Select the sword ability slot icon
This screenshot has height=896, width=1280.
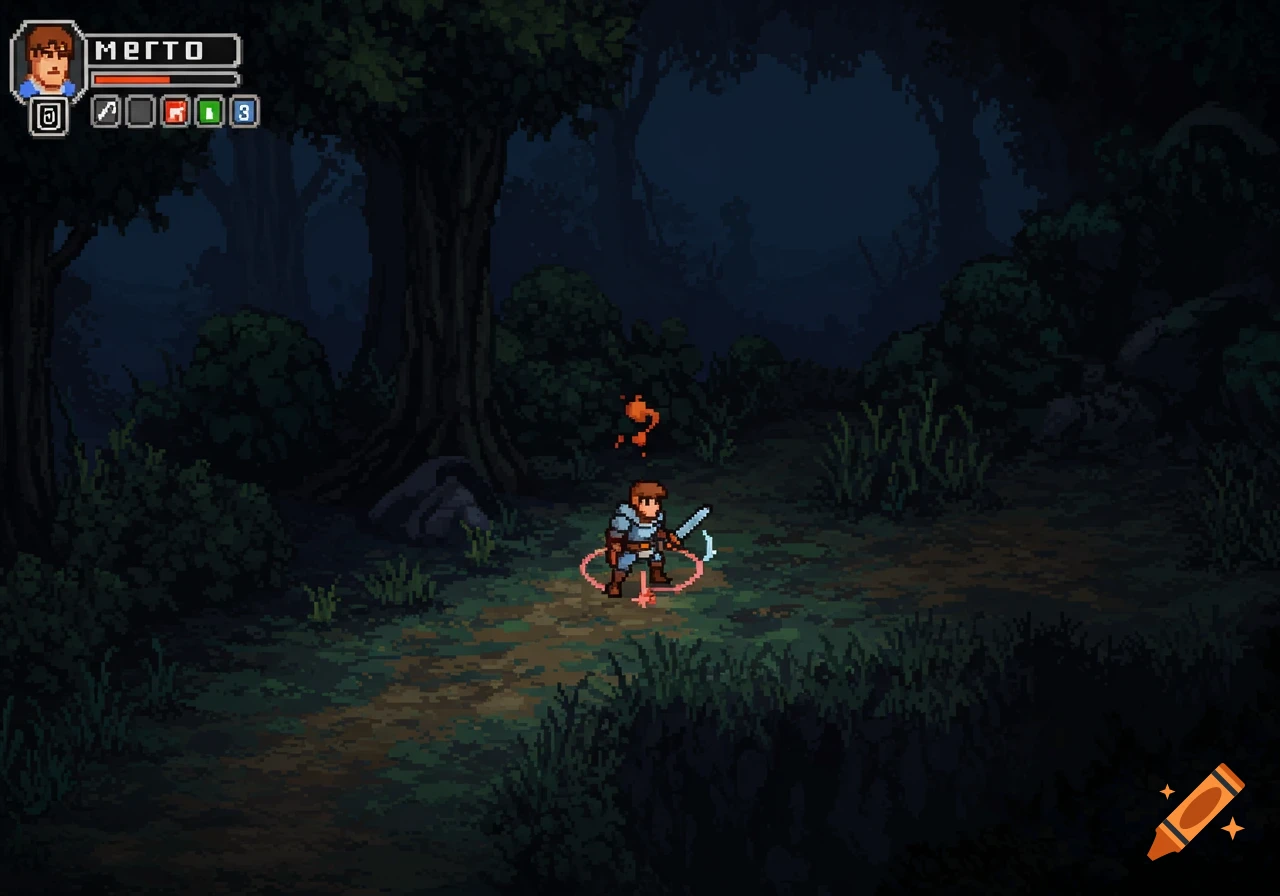coord(105,112)
